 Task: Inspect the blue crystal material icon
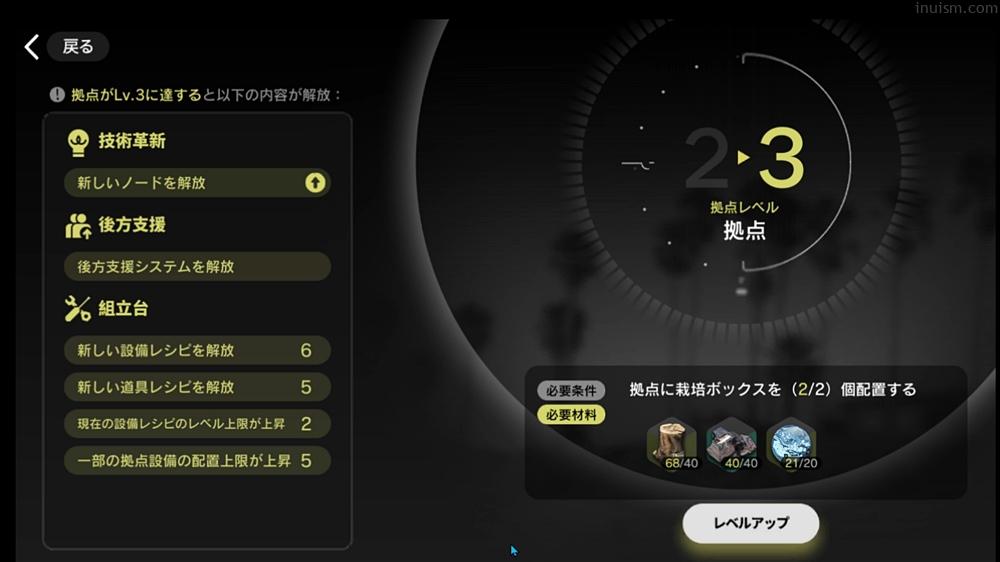point(791,443)
